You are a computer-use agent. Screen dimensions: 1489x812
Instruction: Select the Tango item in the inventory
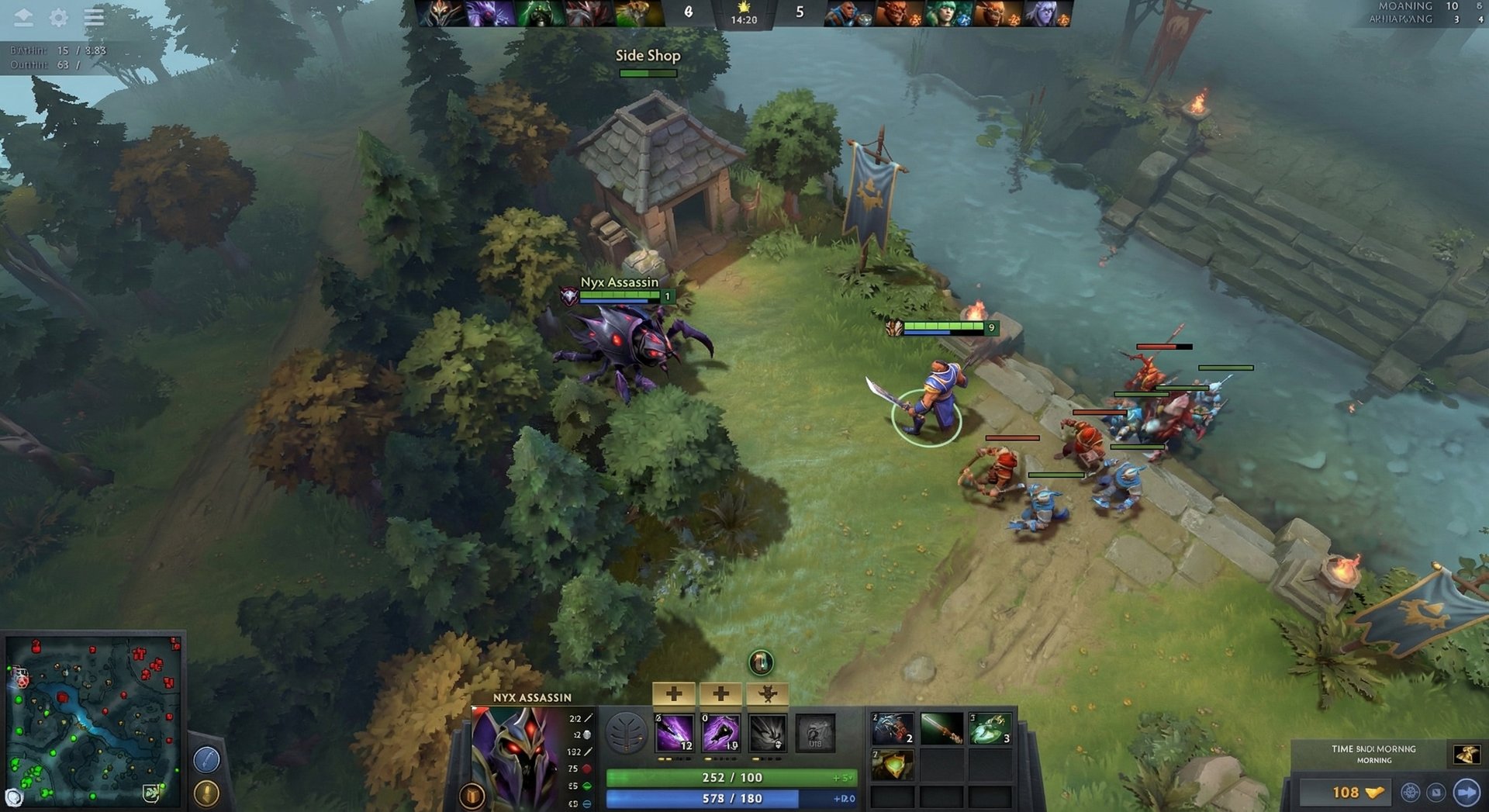990,729
